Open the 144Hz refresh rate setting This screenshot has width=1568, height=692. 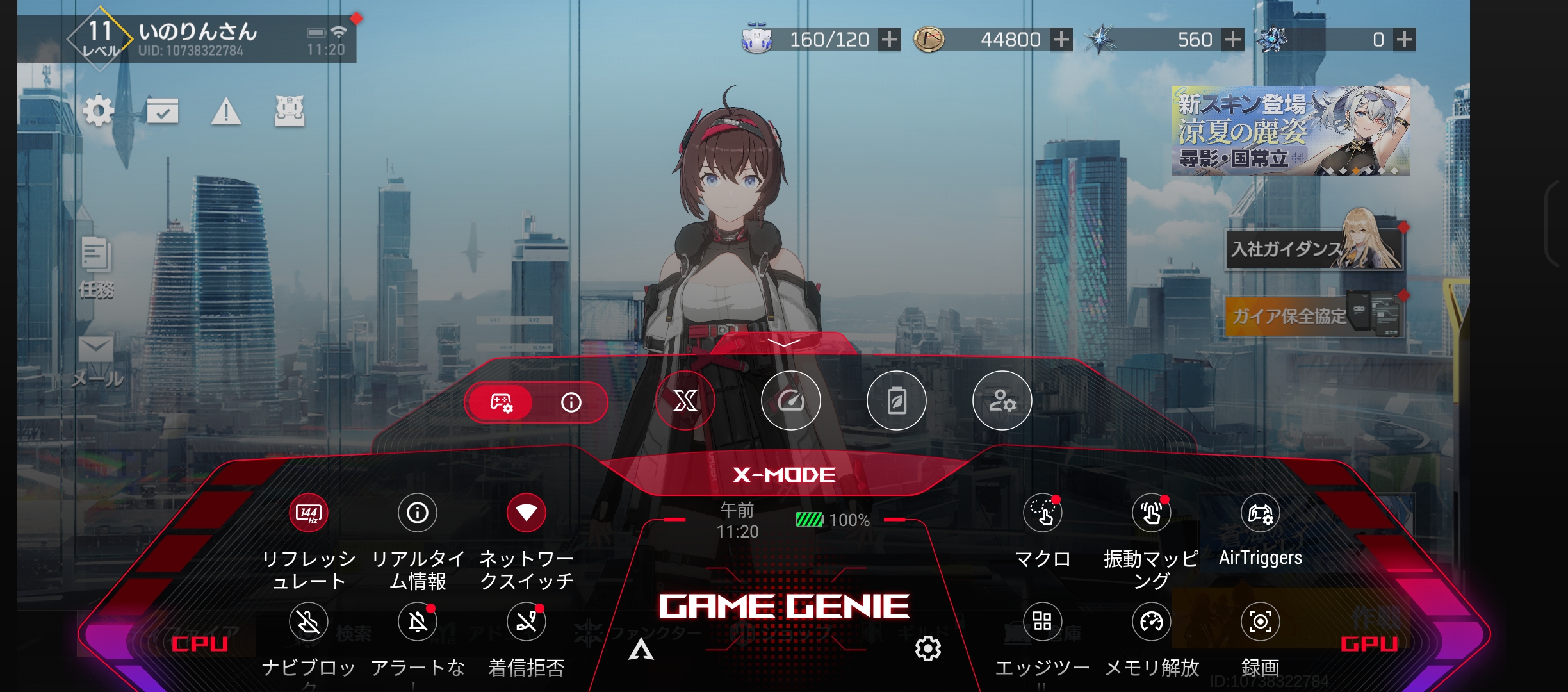click(308, 513)
